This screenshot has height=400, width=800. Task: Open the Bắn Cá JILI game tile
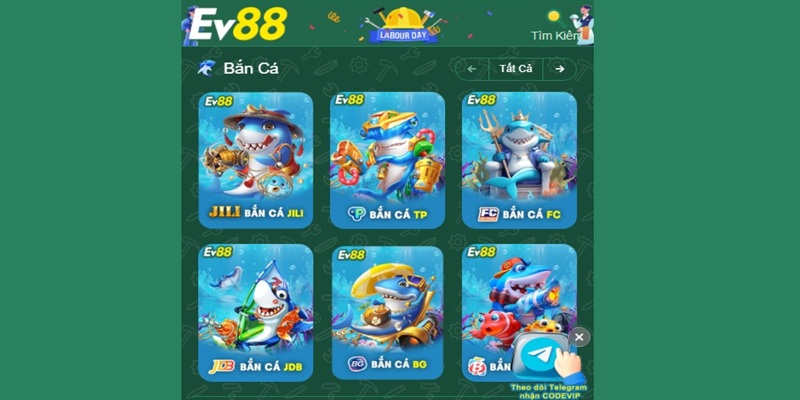[255, 160]
